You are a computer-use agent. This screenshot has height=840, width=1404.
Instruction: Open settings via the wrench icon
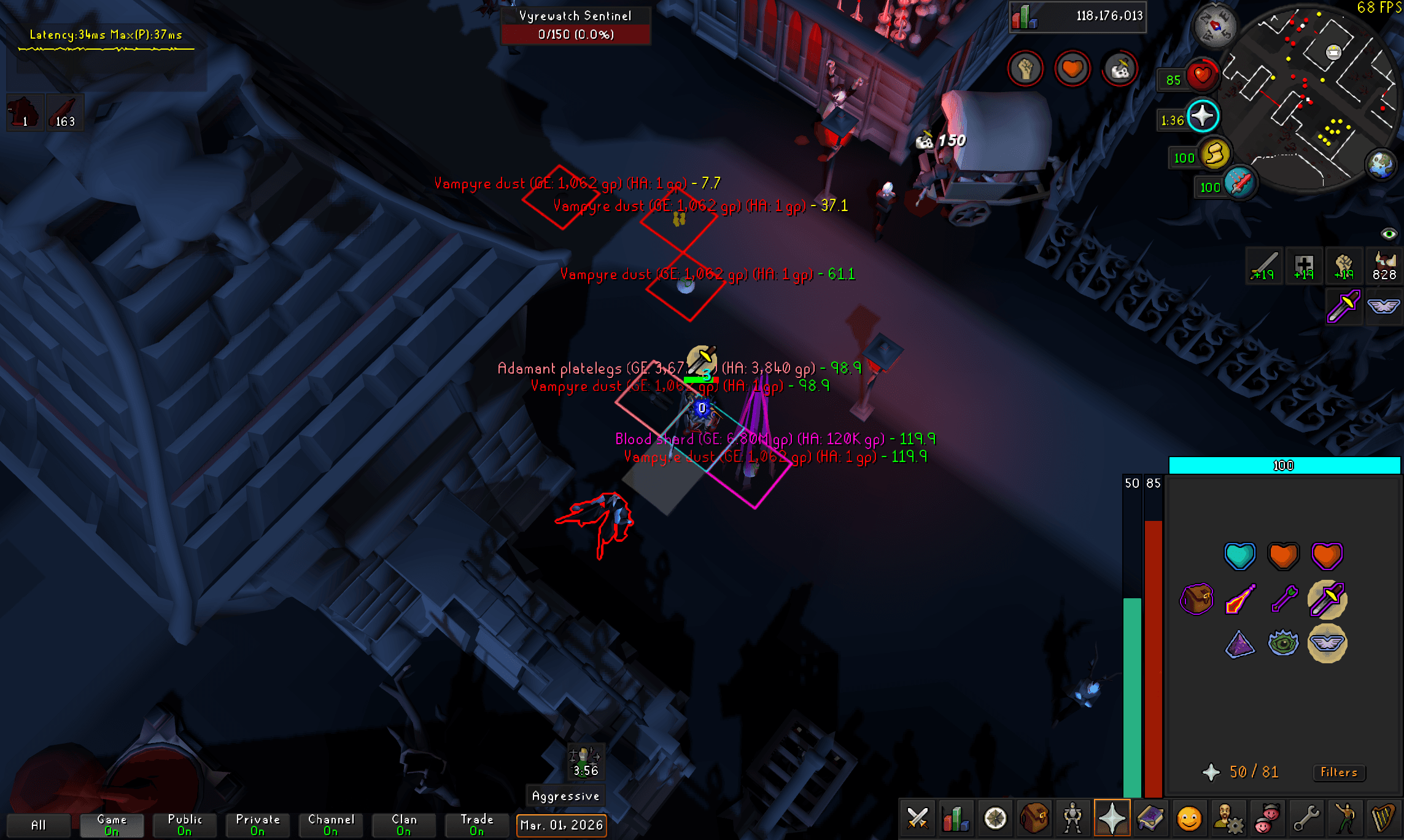[x=1307, y=818]
